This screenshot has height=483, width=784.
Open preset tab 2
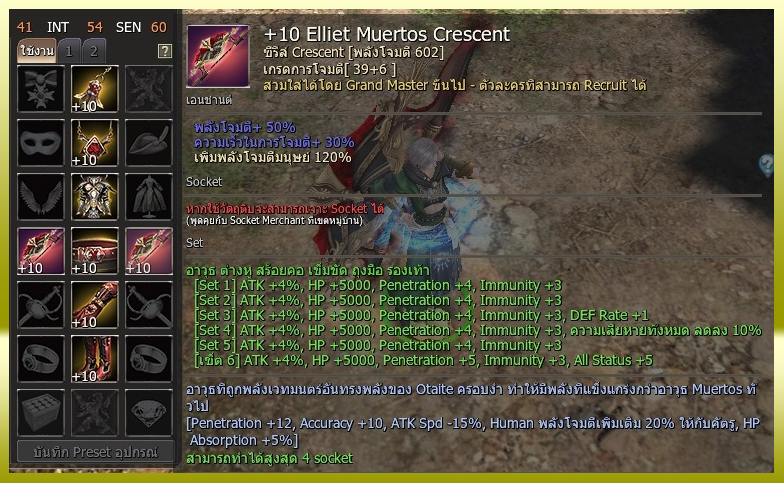[93, 52]
